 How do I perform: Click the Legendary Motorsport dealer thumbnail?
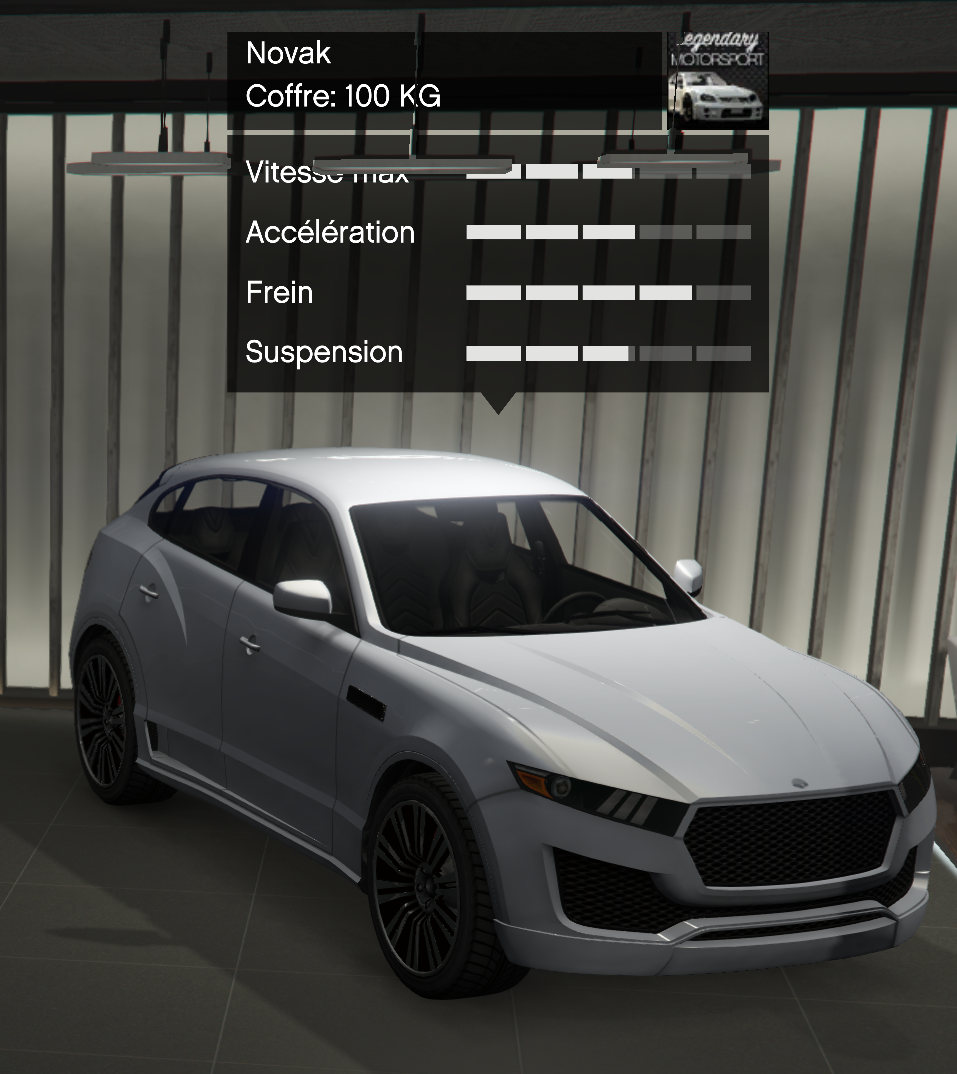click(x=718, y=80)
